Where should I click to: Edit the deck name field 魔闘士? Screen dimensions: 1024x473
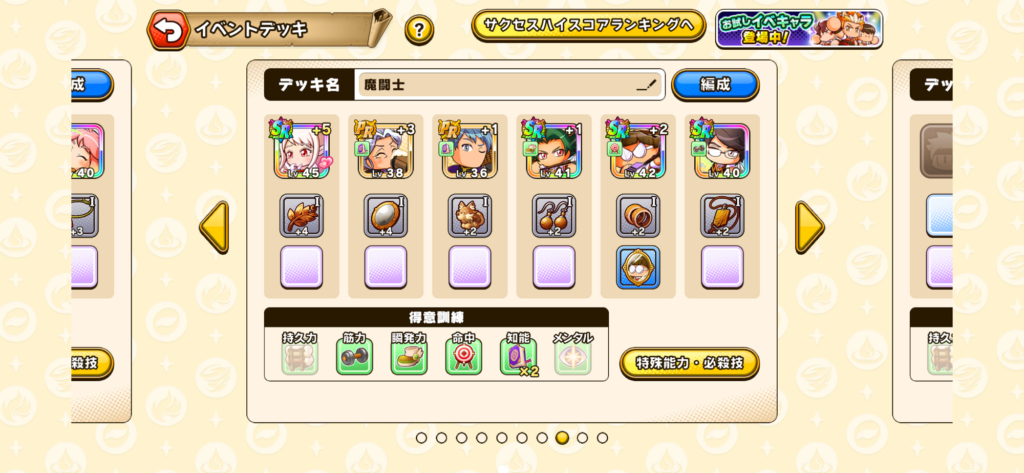pos(510,85)
